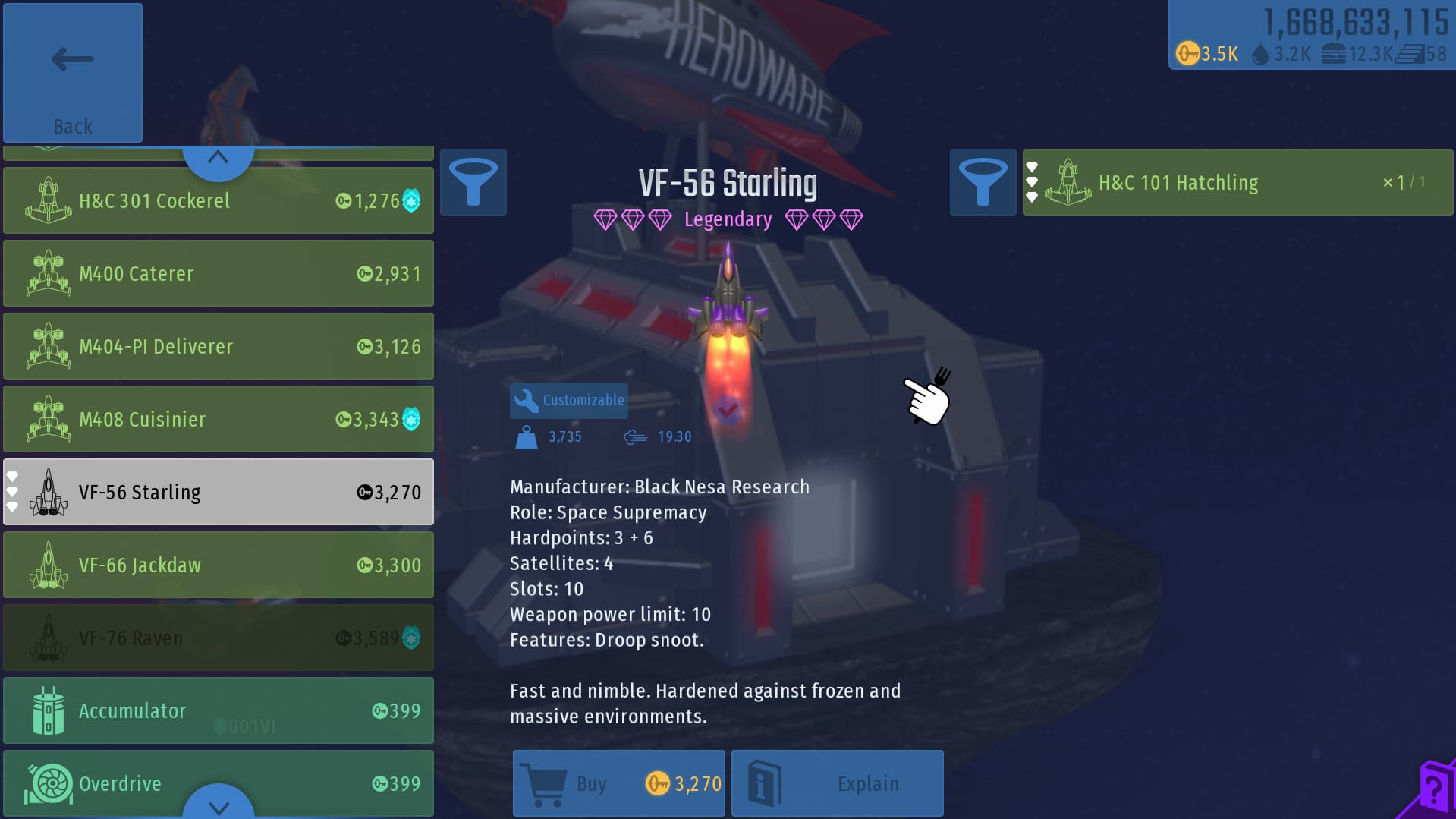The width and height of the screenshot is (1456, 819).
Task: Click the up arrow above shop list
Action: 219,158
